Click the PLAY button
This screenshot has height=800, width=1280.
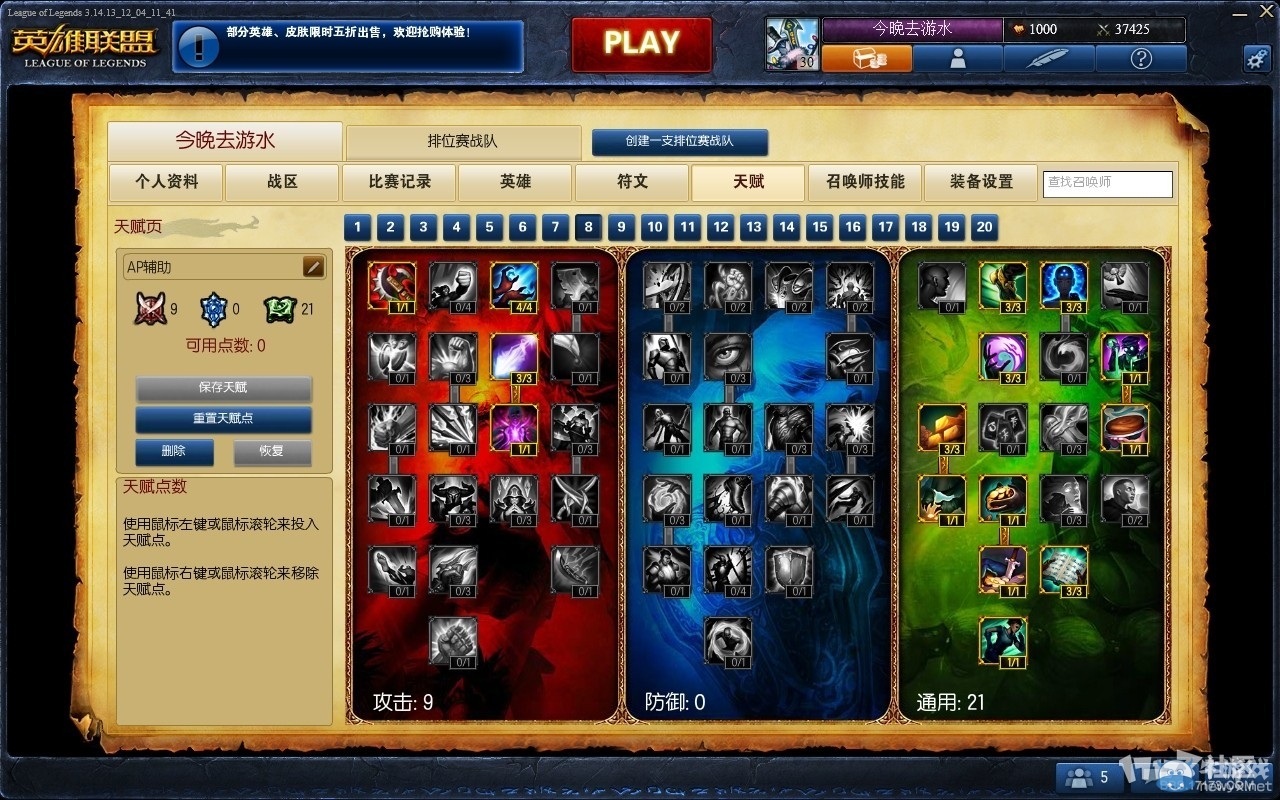pos(641,44)
